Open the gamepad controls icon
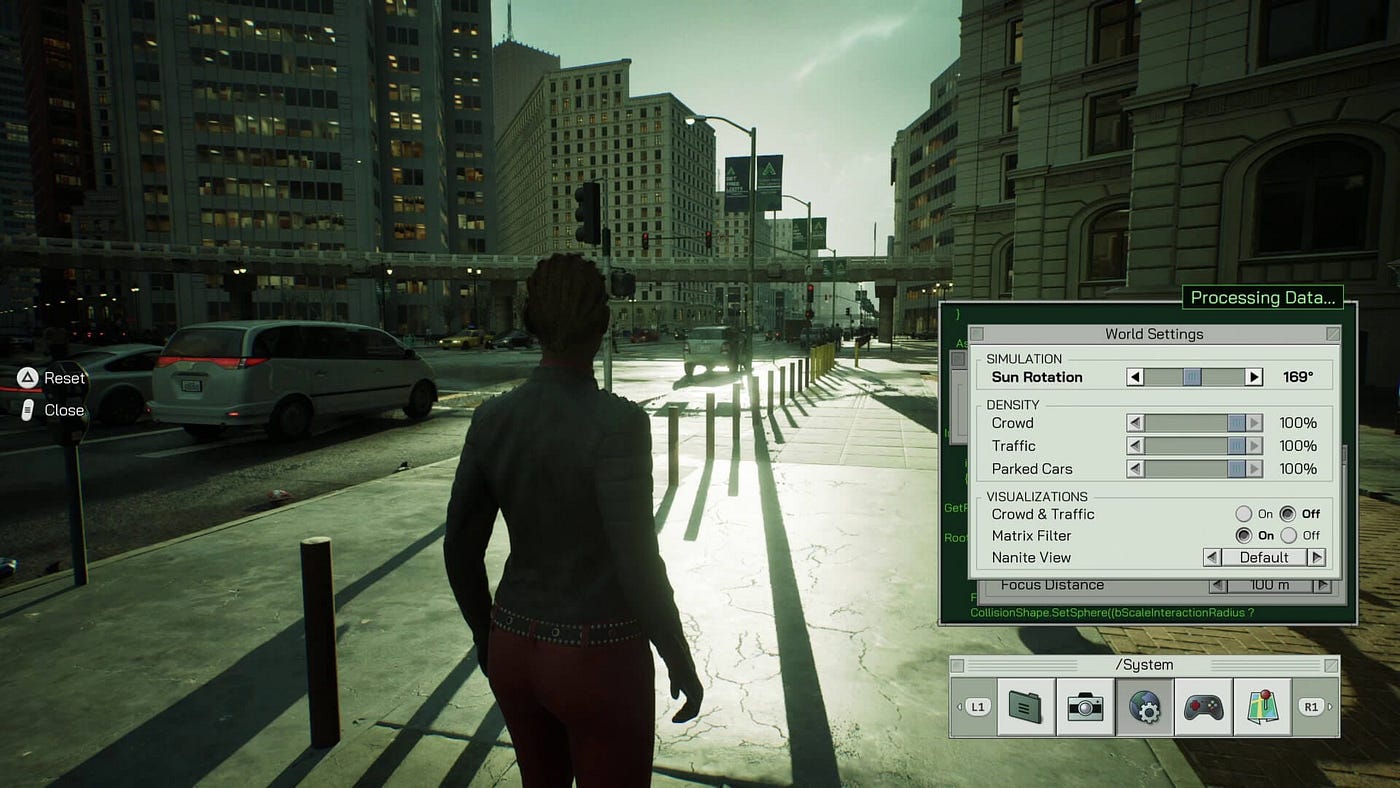 point(1203,707)
